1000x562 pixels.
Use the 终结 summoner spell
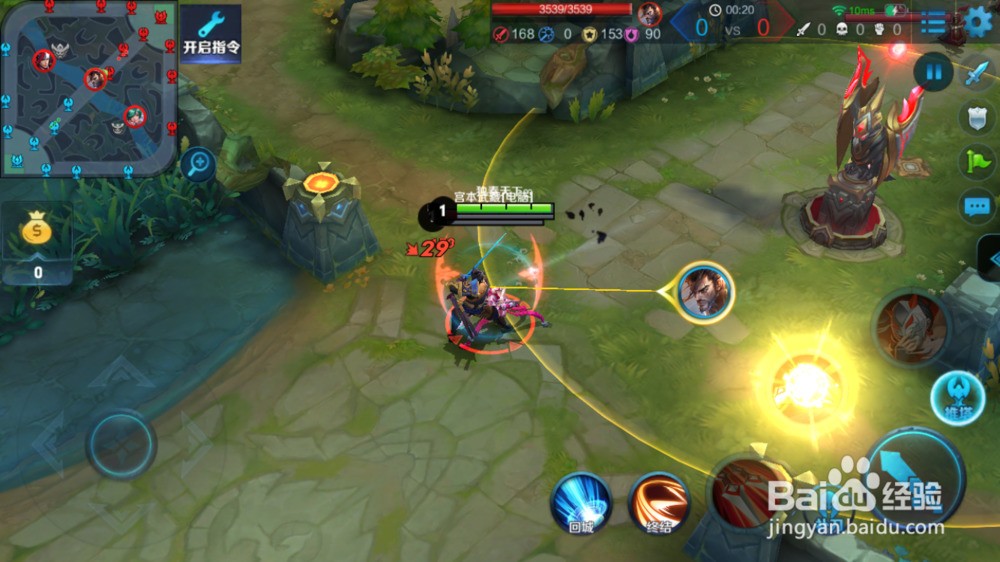point(659,502)
